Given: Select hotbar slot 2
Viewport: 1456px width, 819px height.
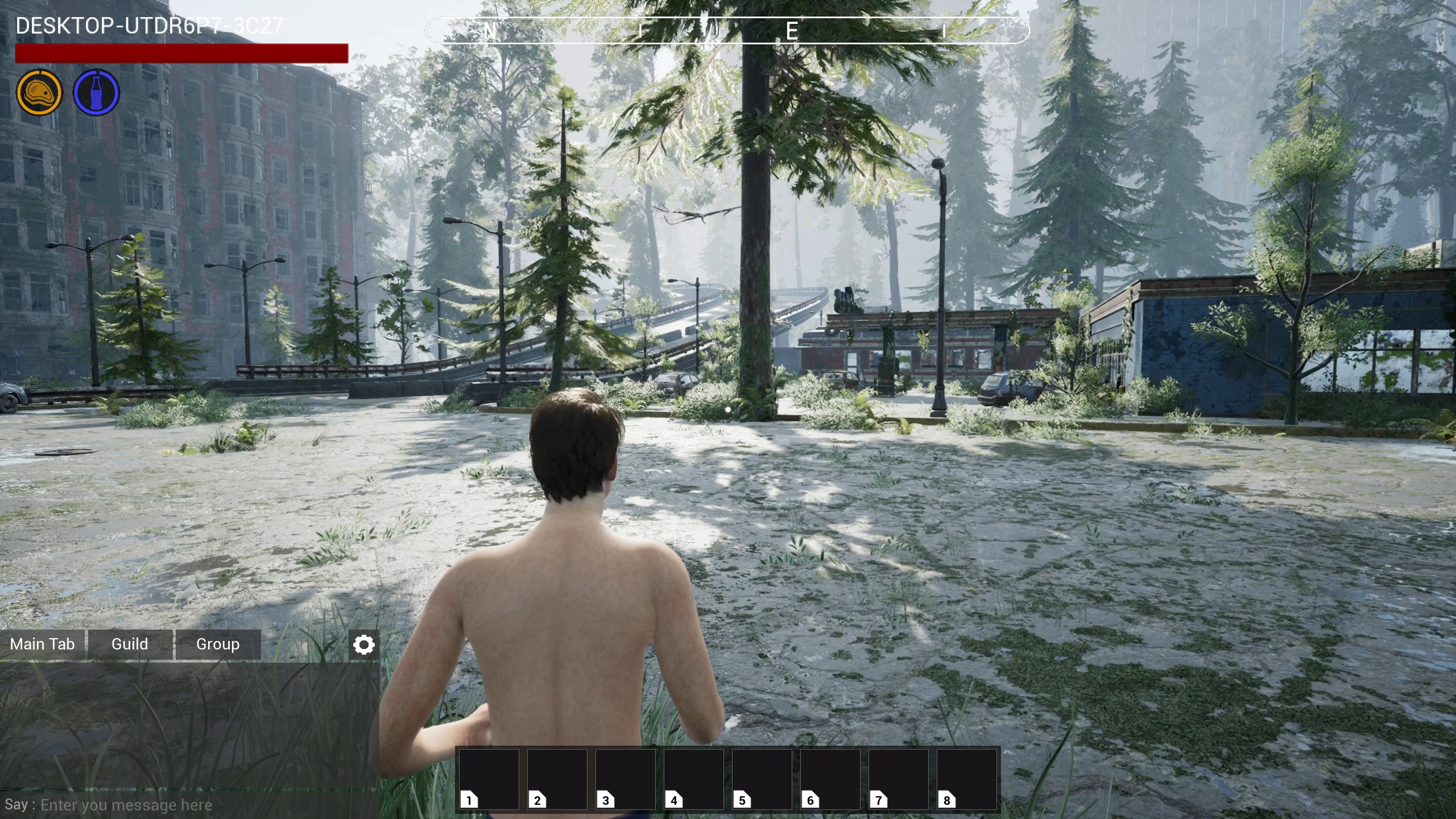Looking at the screenshot, I should click(x=557, y=778).
